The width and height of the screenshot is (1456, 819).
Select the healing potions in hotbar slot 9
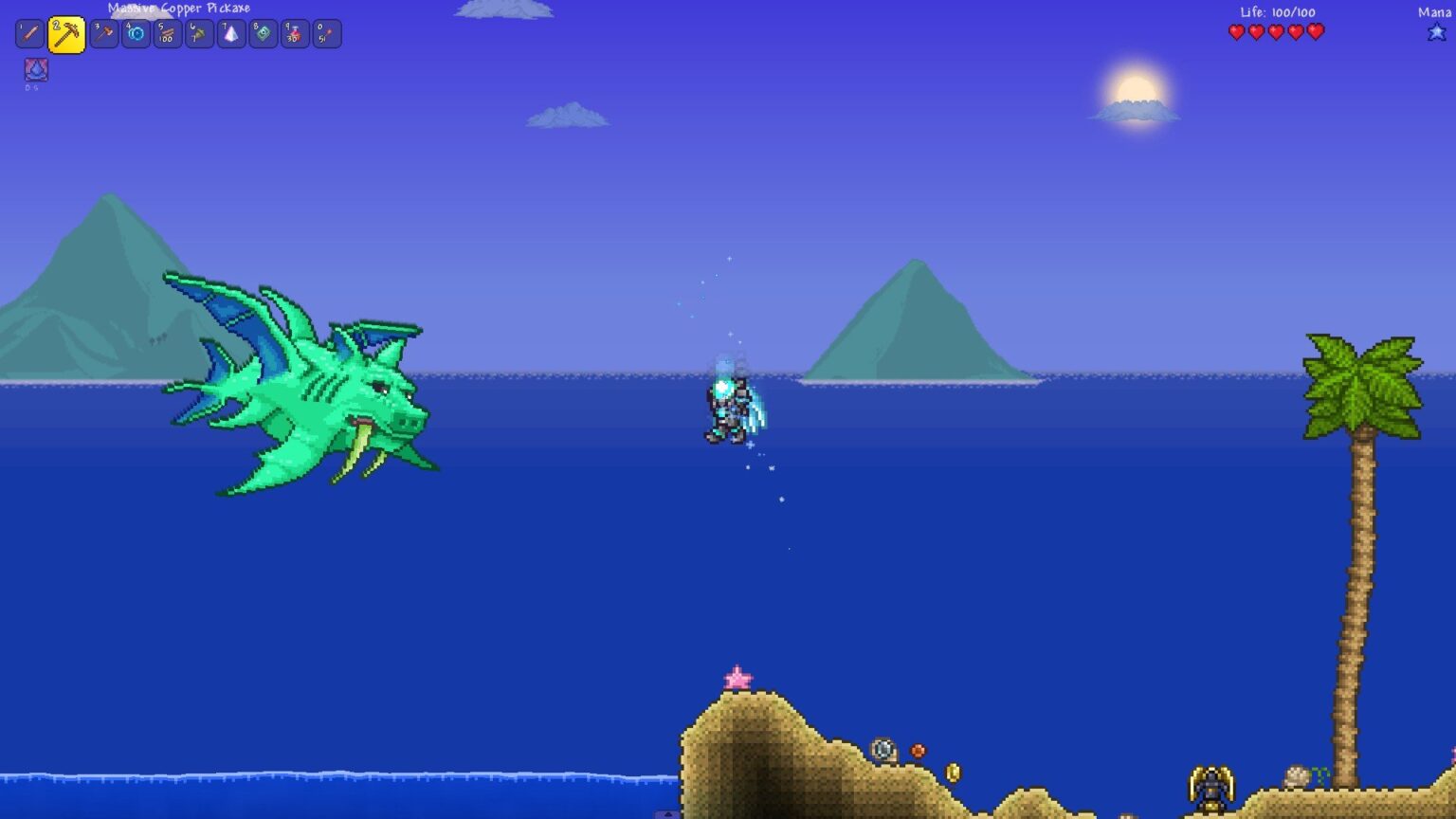[x=294, y=33]
